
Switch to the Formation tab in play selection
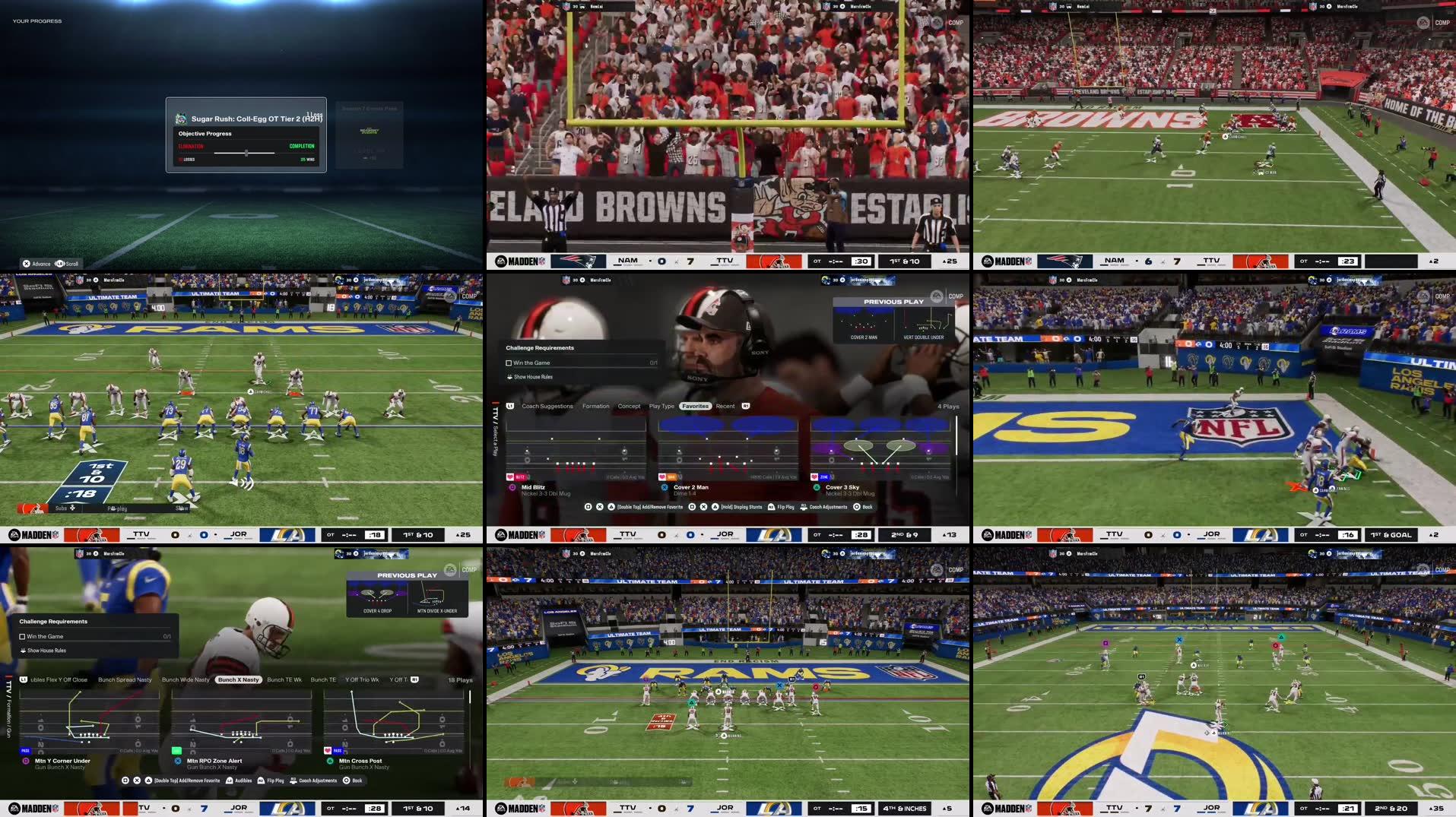(x=595, y=406)
